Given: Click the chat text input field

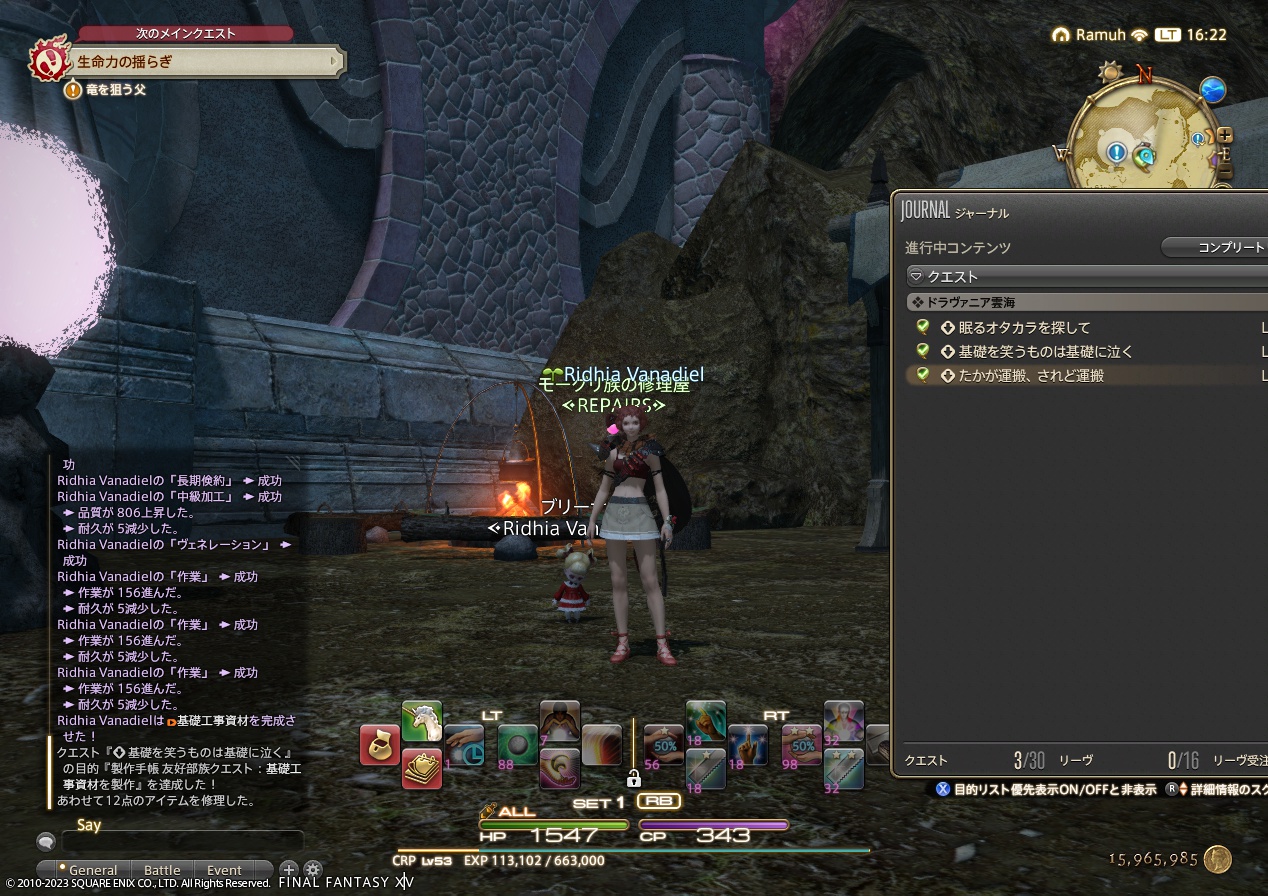Looking at the screenshot, I should (180, 842).
